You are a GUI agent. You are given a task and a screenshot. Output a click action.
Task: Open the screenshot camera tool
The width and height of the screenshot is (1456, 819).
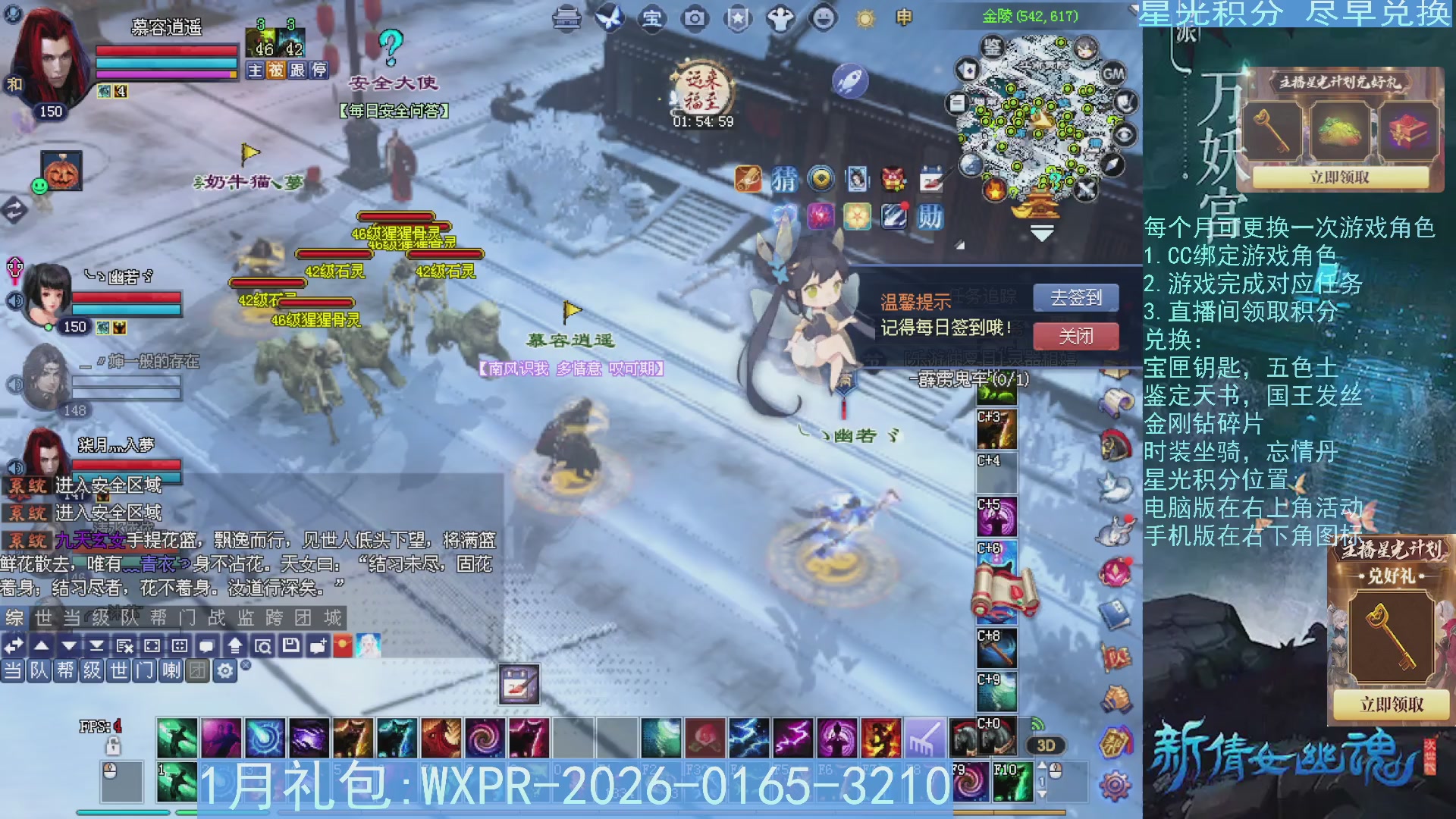point(693,18)
